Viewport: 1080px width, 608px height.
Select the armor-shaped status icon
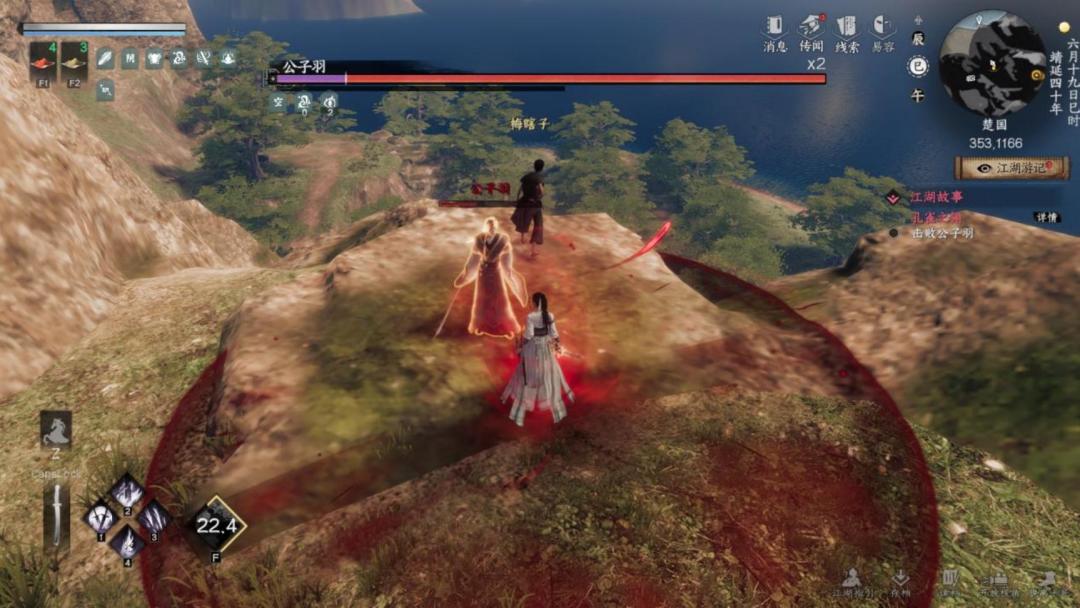[153, 58]
